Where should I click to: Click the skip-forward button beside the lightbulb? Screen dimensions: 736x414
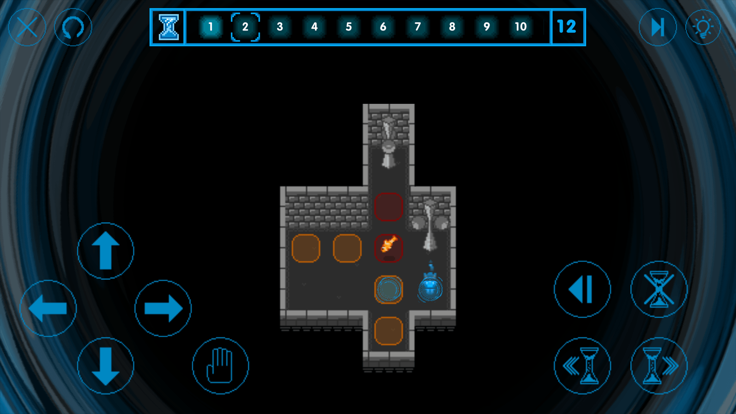click(657, 27)
